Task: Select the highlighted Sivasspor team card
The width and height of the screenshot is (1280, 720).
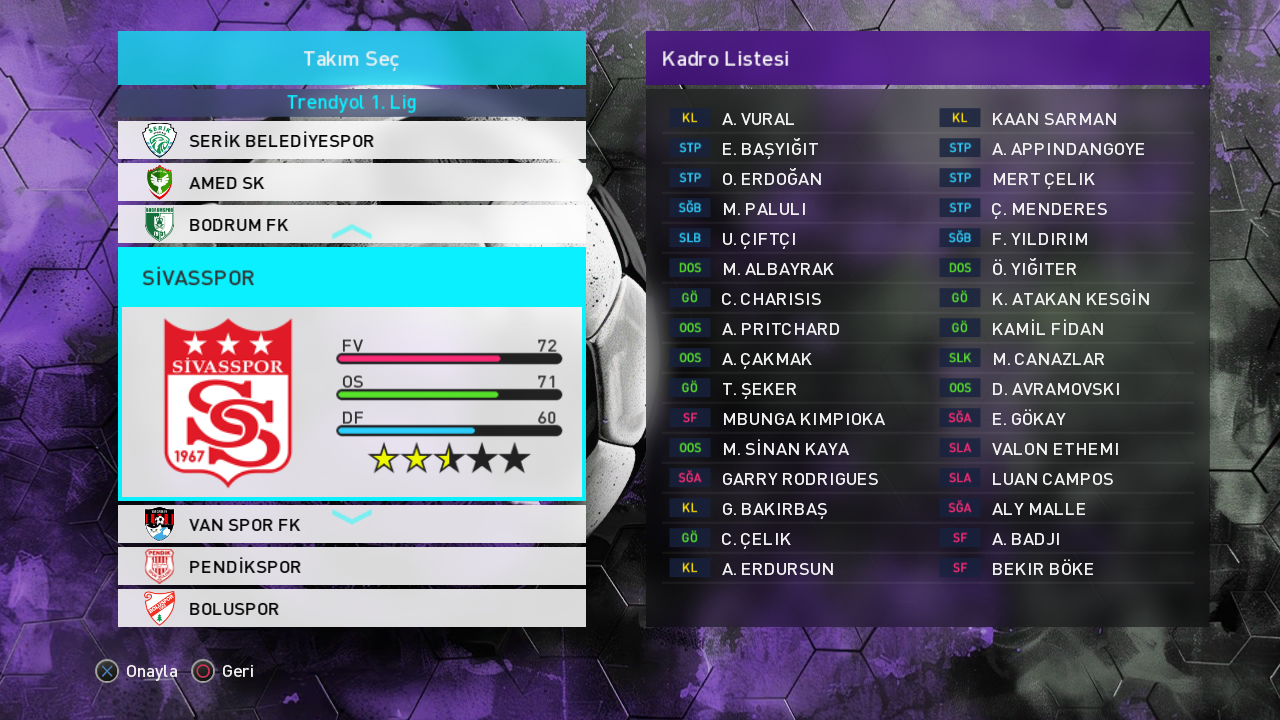Action: coord(351,373)
